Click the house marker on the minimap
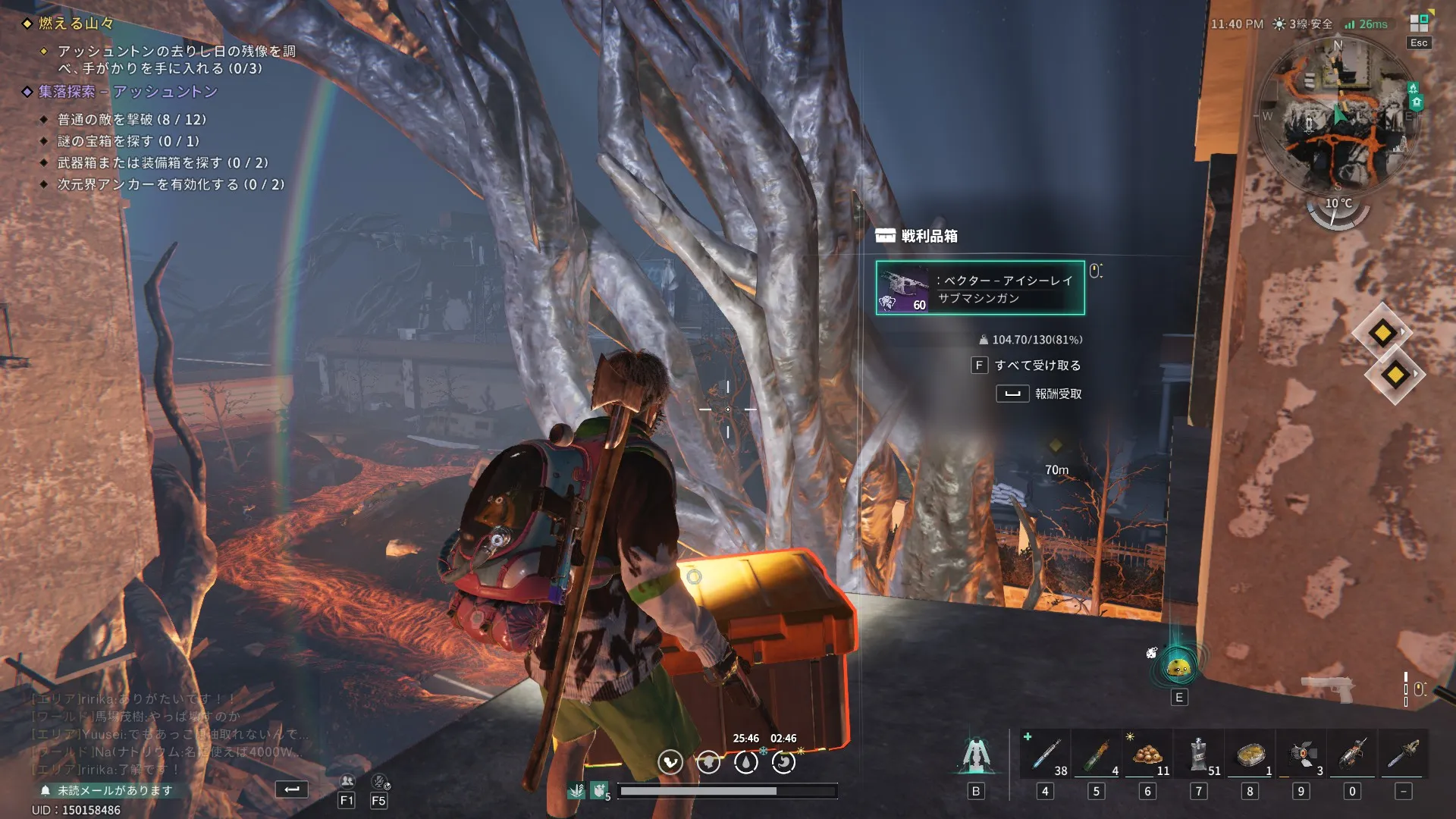This screenshot has width=1456, height=819. [1417, 102]
